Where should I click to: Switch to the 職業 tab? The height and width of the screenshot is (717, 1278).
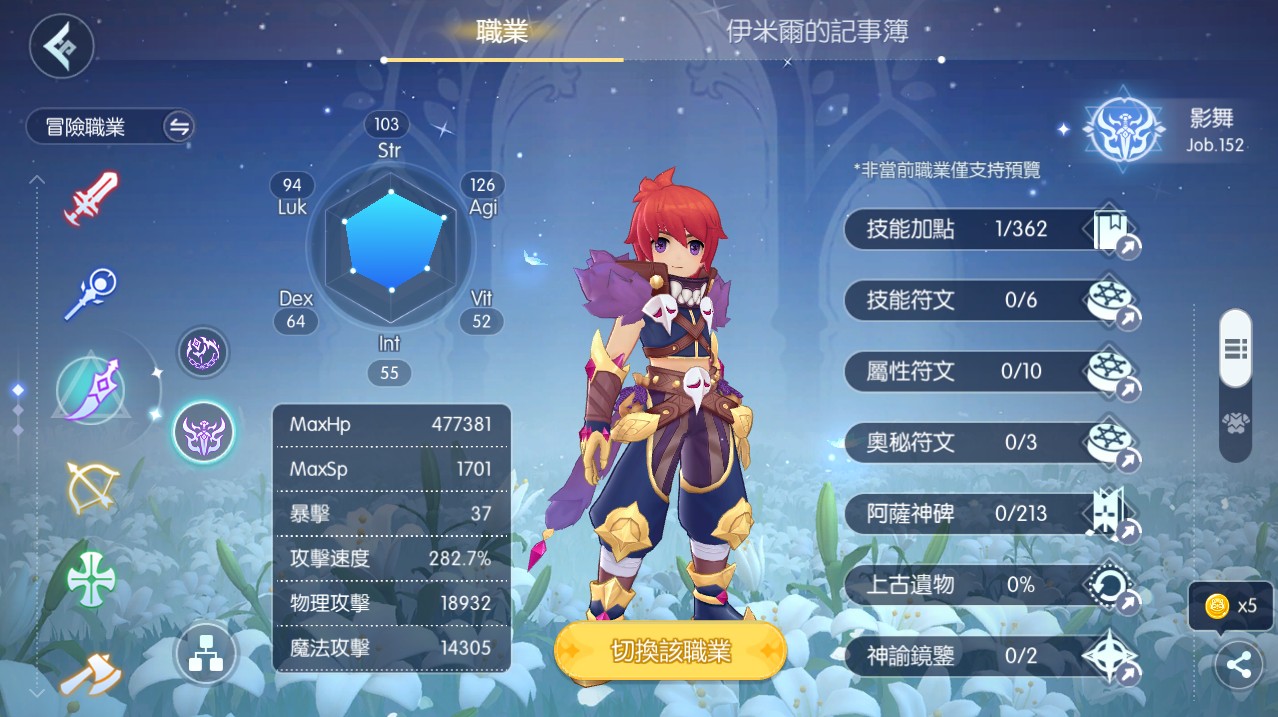[502, 32]
